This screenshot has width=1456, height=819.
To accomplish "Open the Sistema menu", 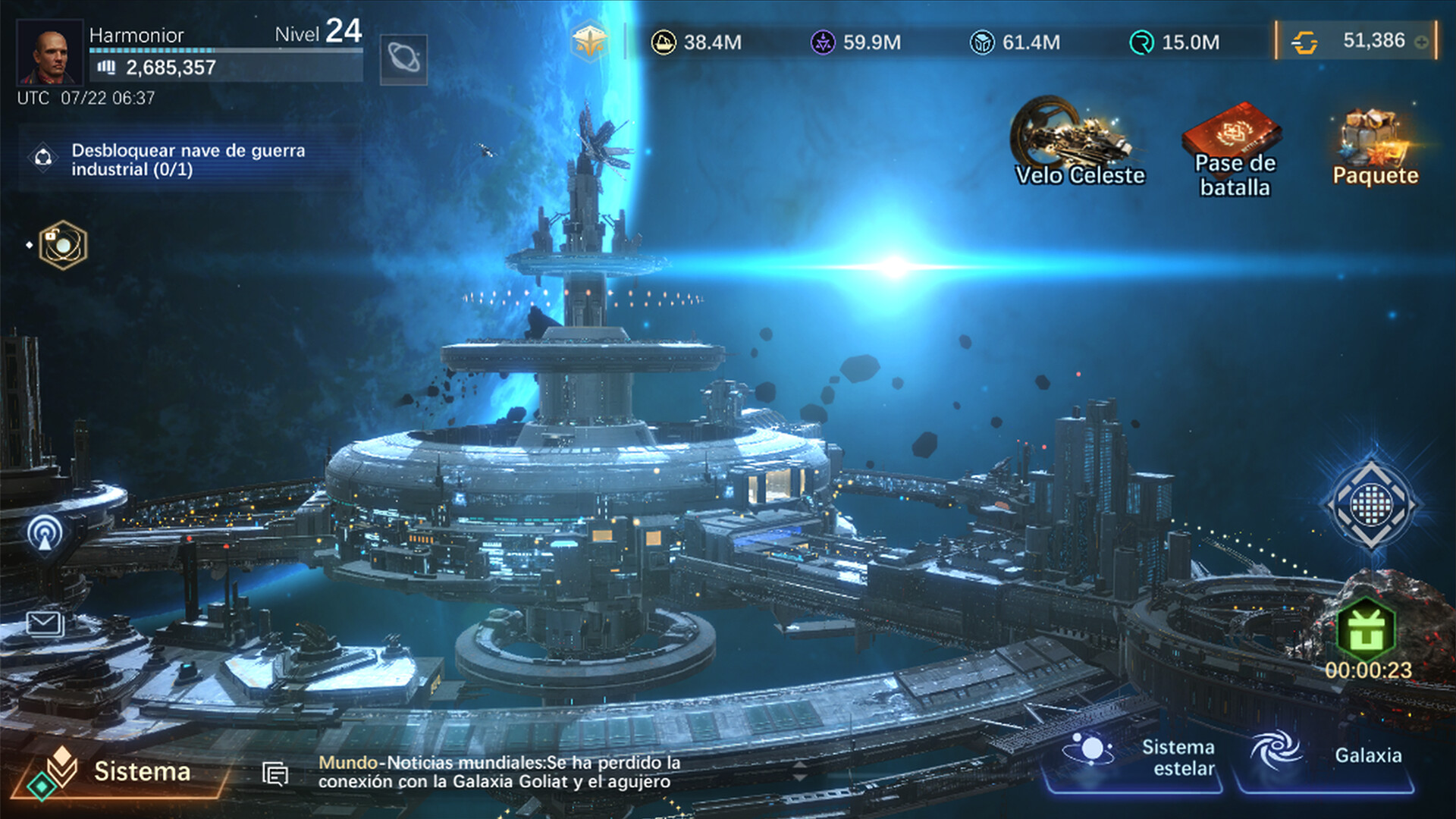I will click(121, 772).
